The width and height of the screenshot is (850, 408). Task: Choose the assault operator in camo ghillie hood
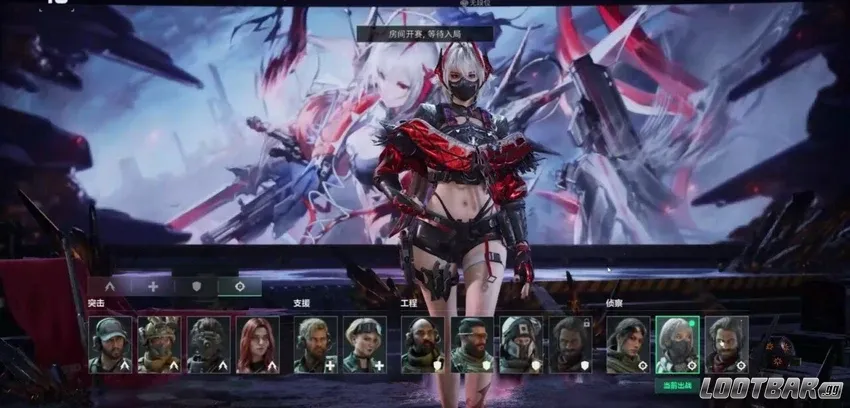[159, 345]
